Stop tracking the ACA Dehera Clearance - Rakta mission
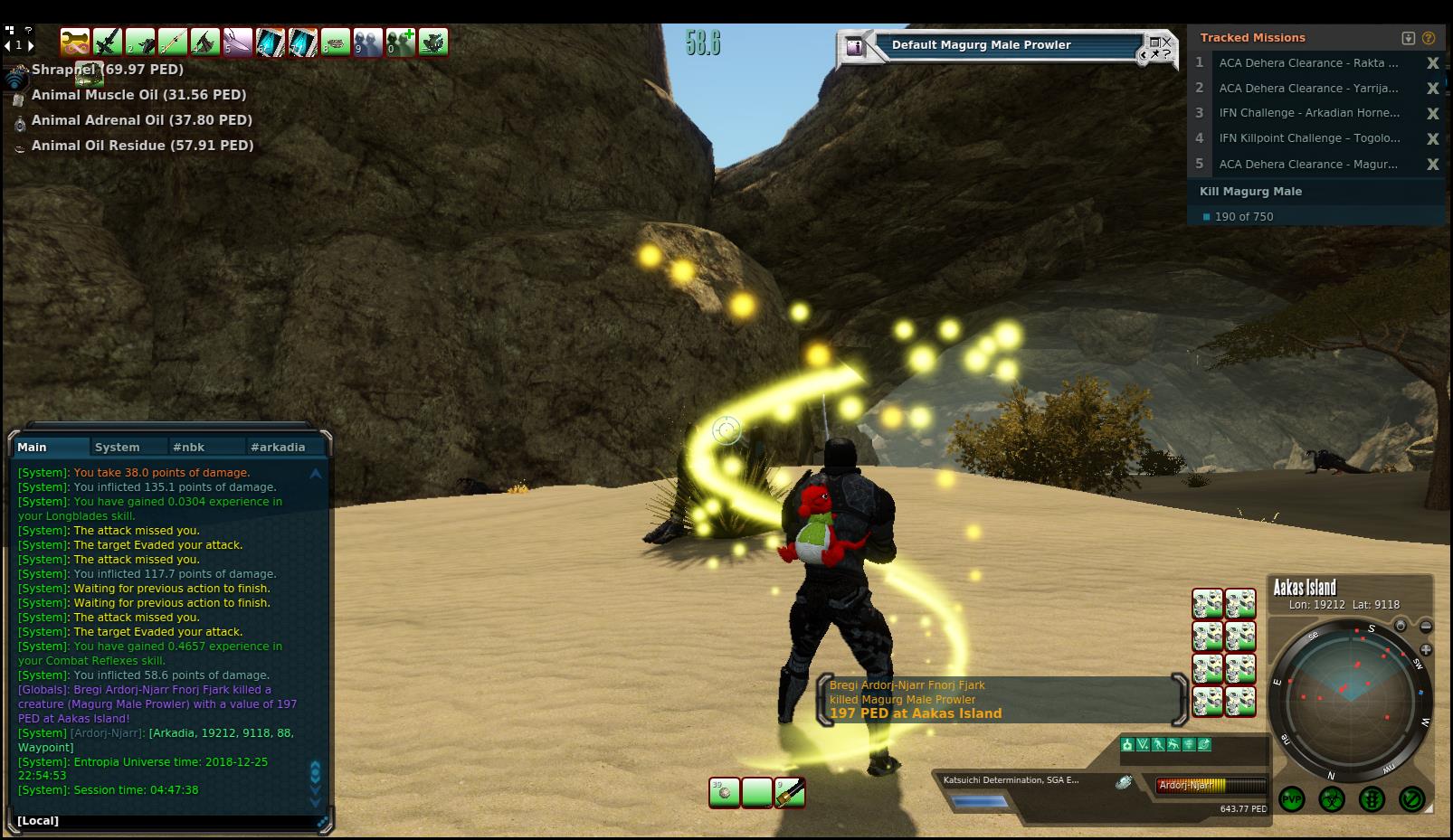1453x840 pixels. tap(1432, 63)
